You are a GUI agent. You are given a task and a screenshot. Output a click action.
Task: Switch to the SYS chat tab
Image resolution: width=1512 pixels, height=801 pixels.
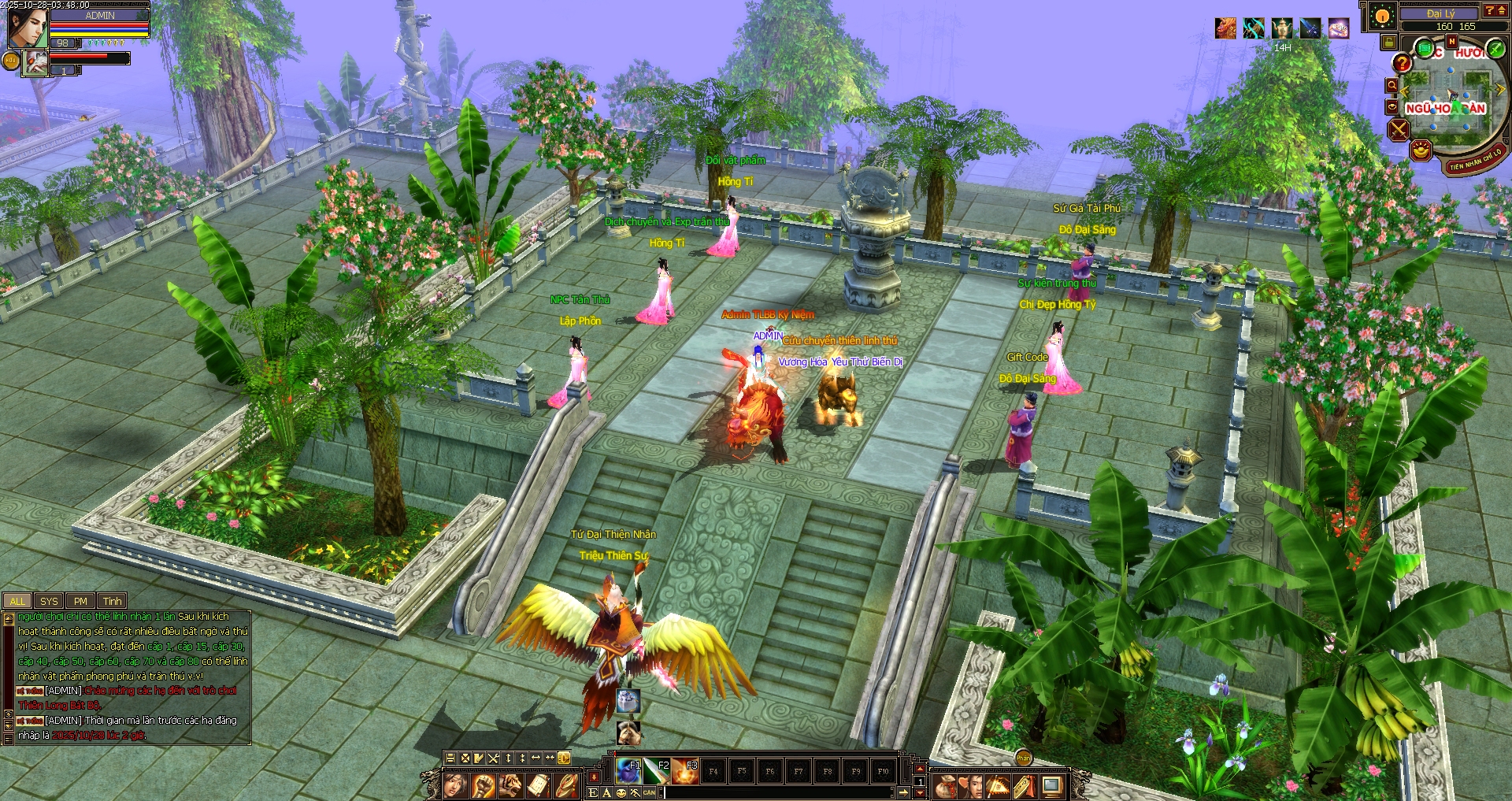(x=49, y=601)
